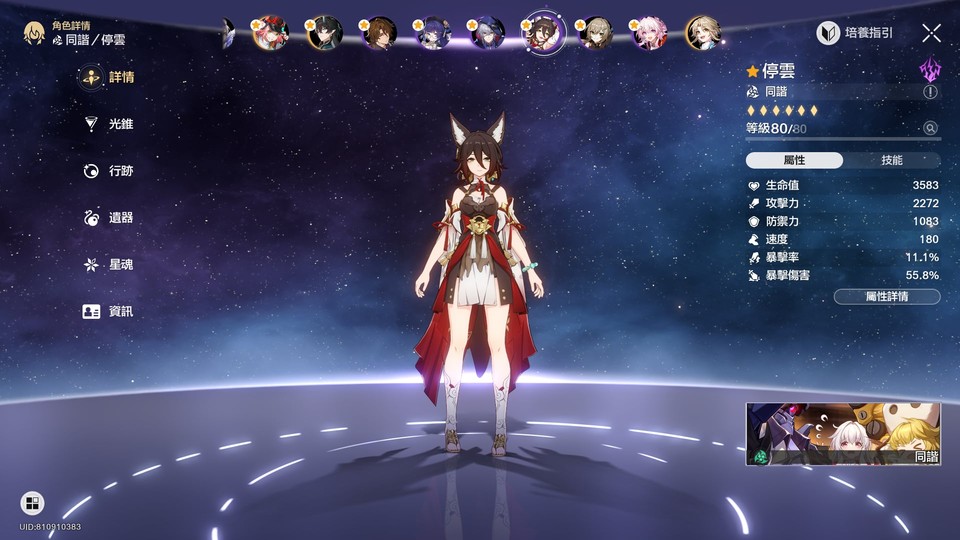Open the 資訊 info page

point(109,311)
